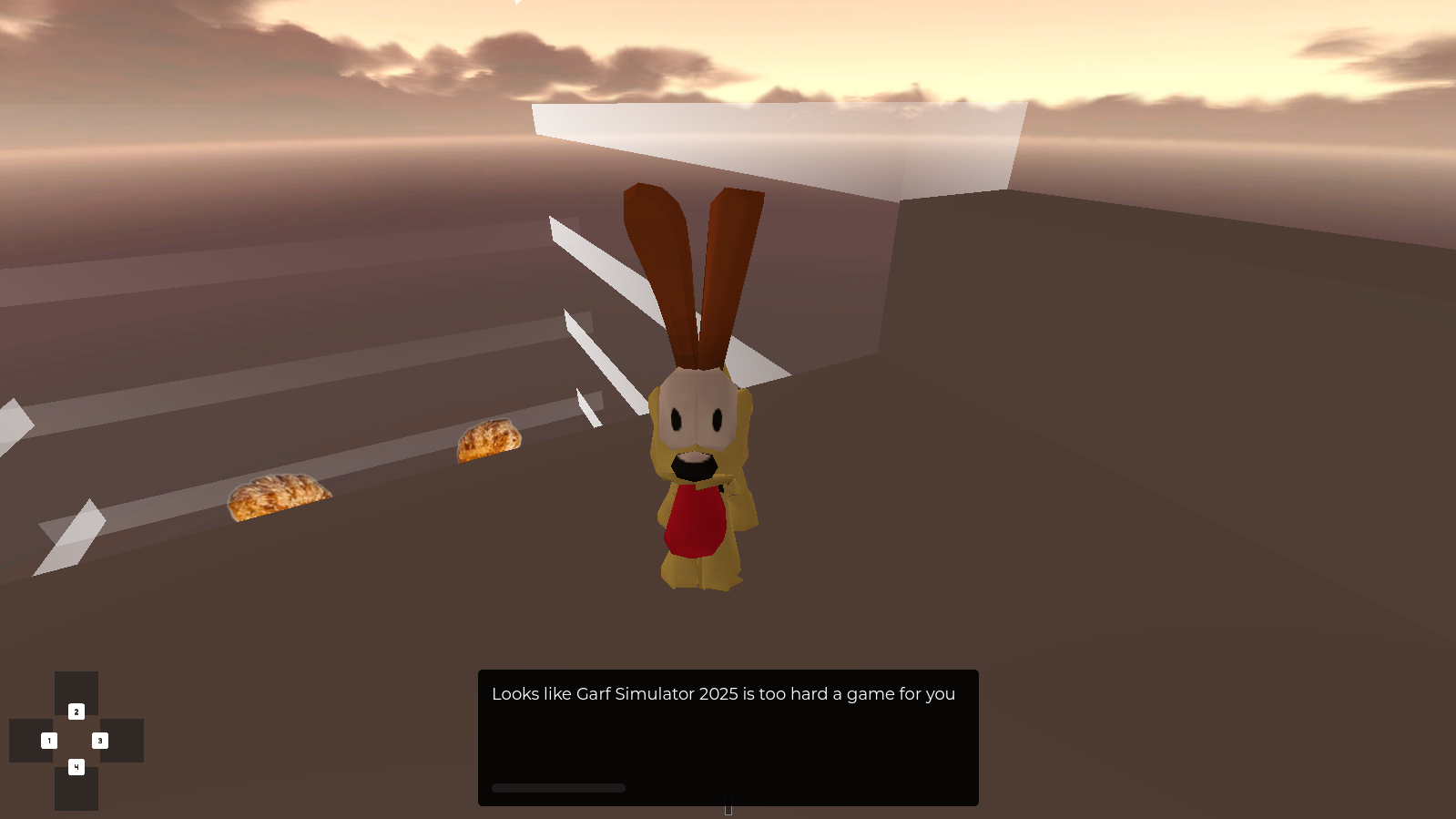This screenshot has width=1456, height=819.
Task: Click the small marker below the dialog box
Action: coord(728,807)
